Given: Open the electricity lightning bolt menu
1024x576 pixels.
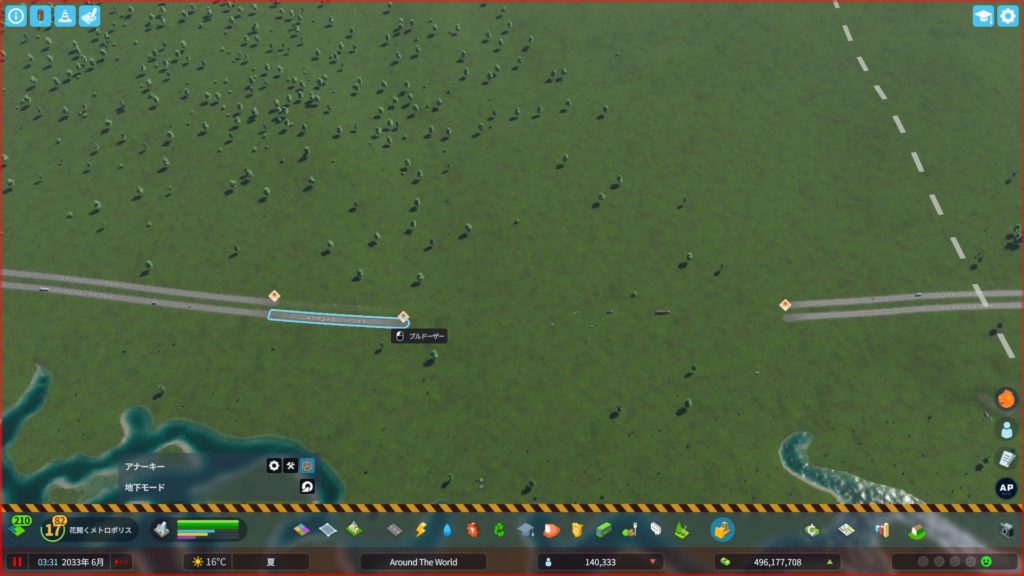Looking at the screenshot, I should [421, 529].
